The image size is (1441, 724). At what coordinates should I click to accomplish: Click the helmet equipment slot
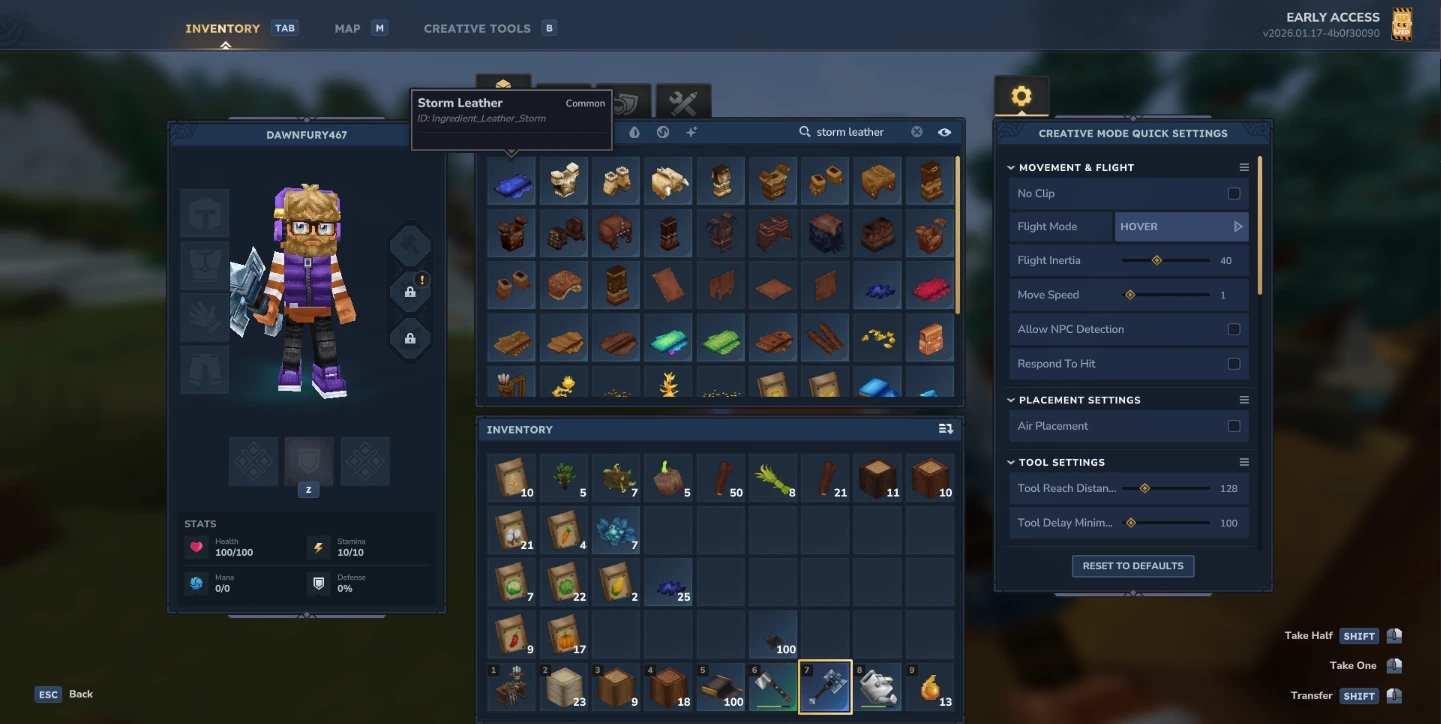204,211
